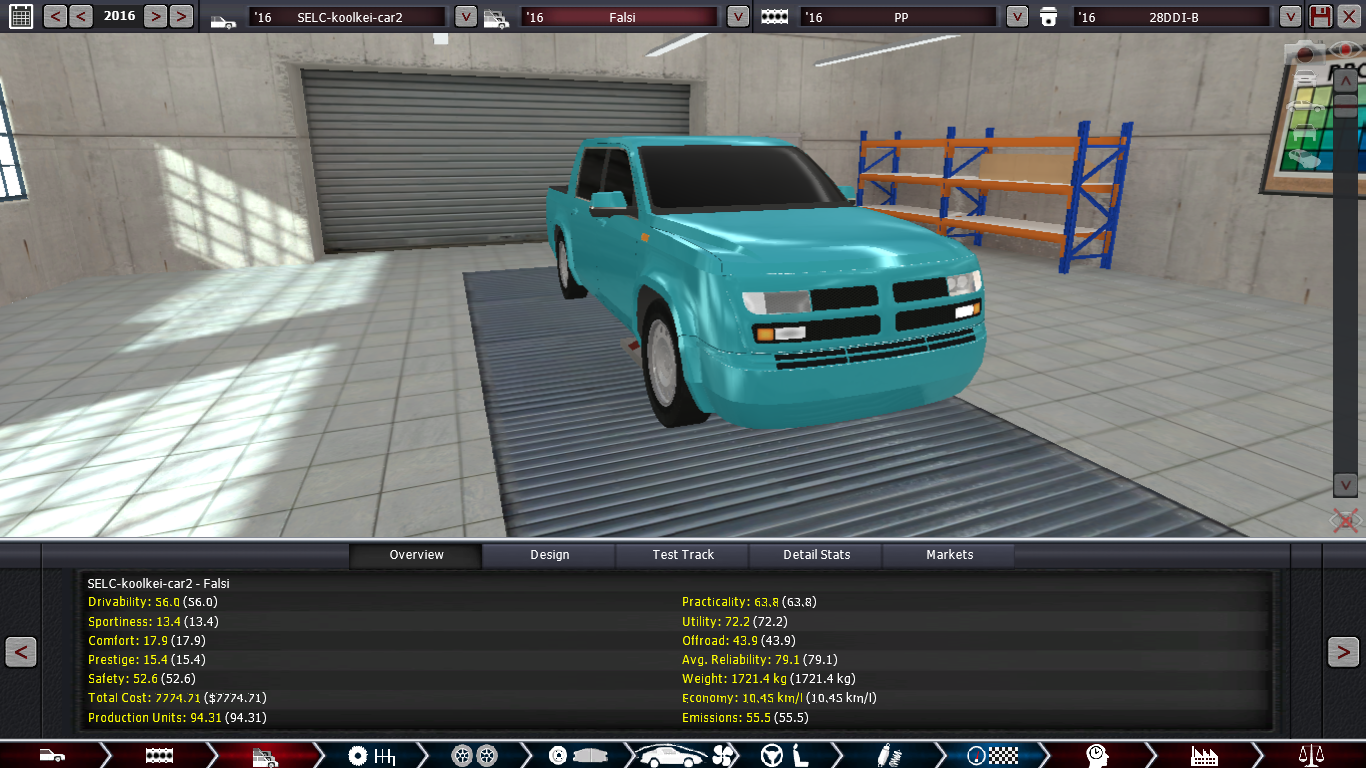The height and width of the screenshot is (768, 1366).
Task: Switch to the Design tab
Action: coord(549,555)
